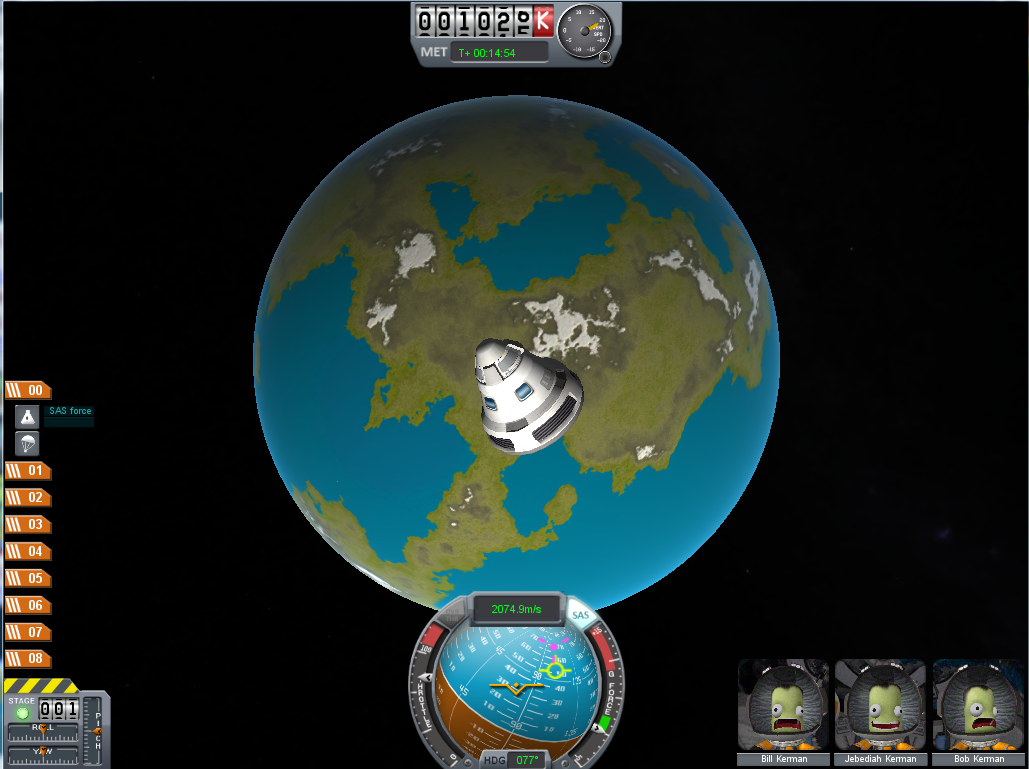Screen dimensions: 1029x769
Task: Click the command pod stage icon
Action: (27, 417)
